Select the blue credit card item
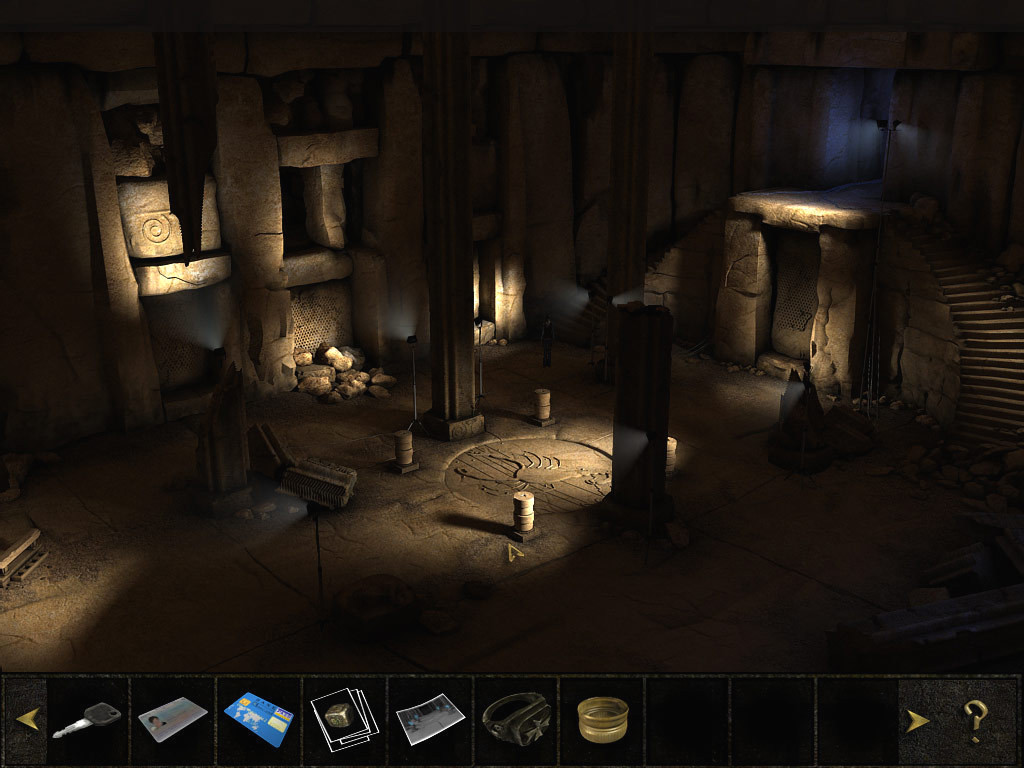1024x768 pixels. point(258,719)
